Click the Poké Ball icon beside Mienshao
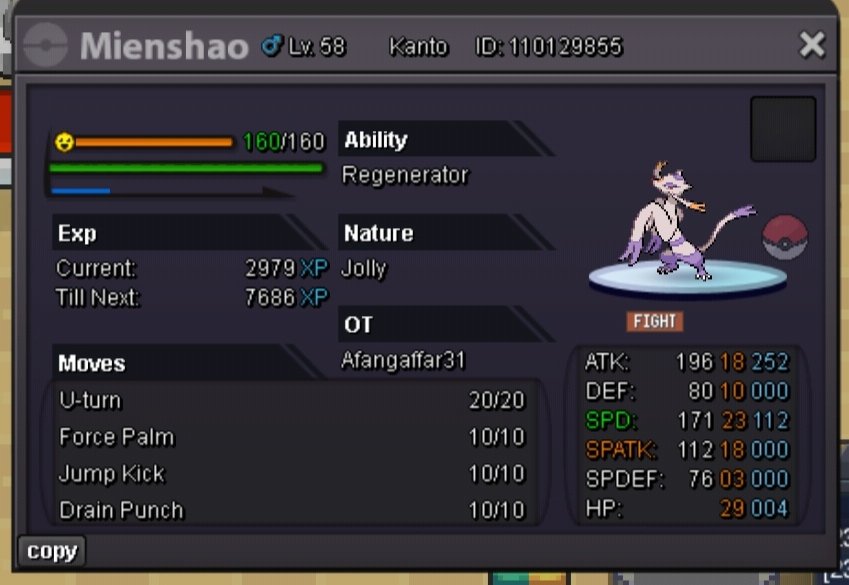The width and height of the screenshot is (849, 585). click(x=784, y=238)
